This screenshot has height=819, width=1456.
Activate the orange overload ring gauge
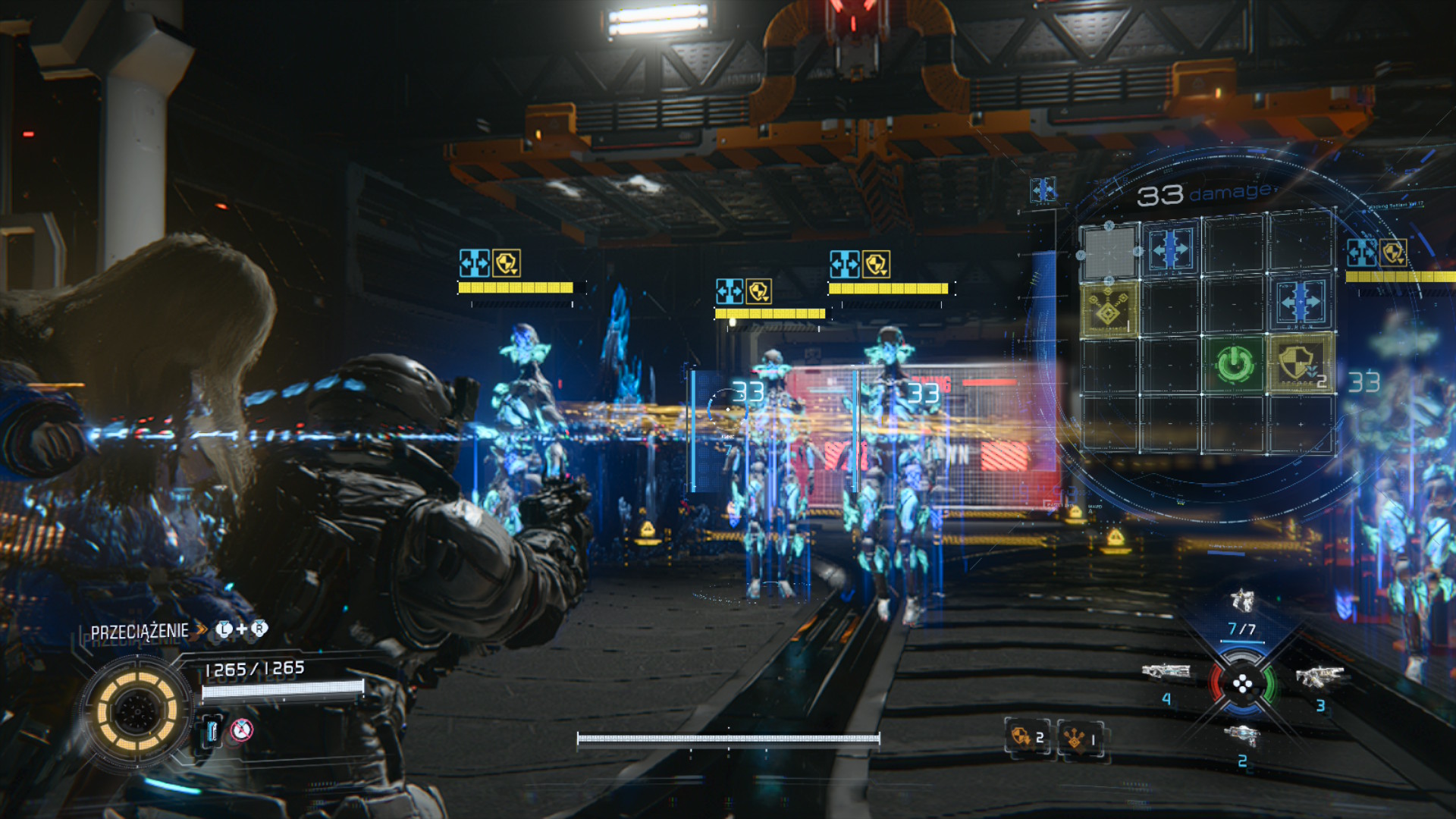136,711
